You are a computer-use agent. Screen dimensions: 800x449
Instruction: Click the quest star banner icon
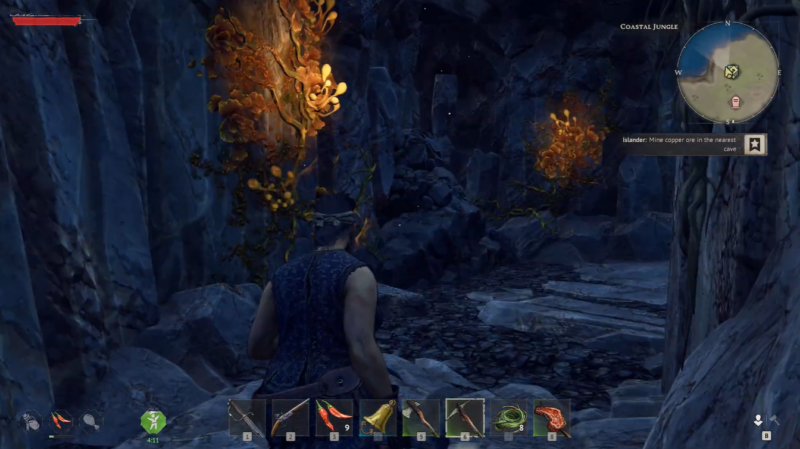[757, 144]
